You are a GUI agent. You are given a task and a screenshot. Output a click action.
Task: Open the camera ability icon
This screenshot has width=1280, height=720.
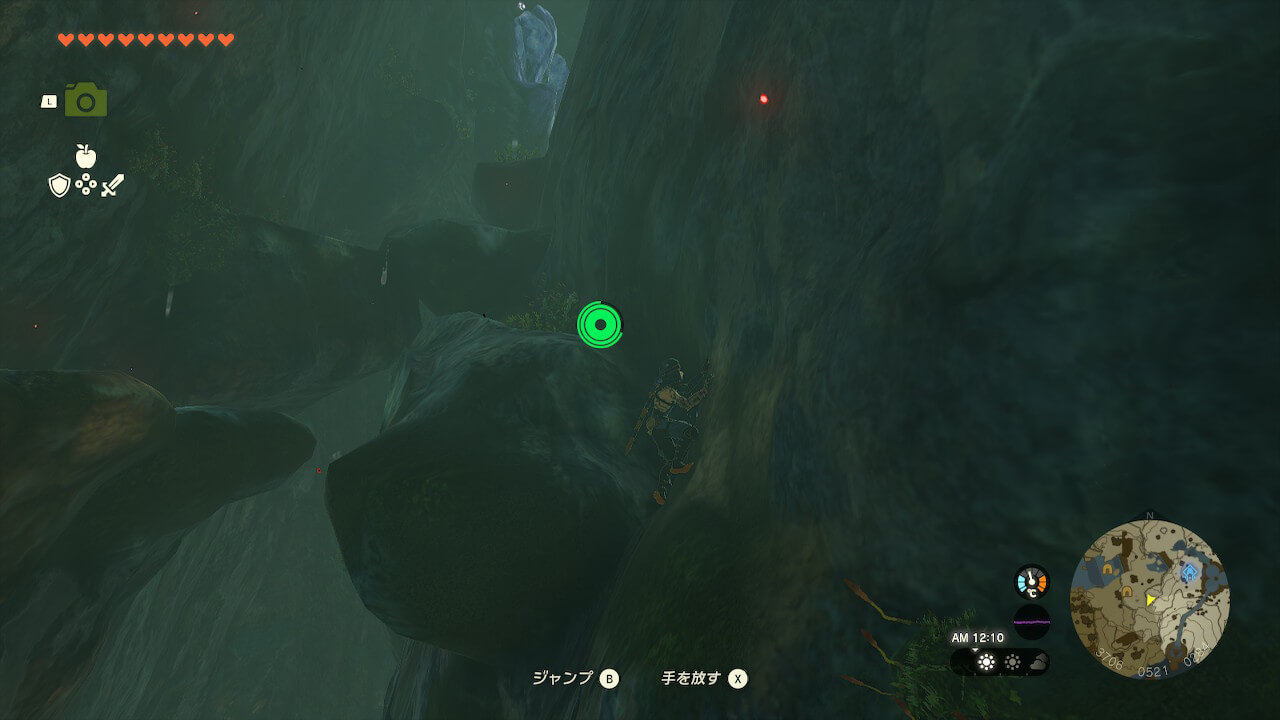86,101
